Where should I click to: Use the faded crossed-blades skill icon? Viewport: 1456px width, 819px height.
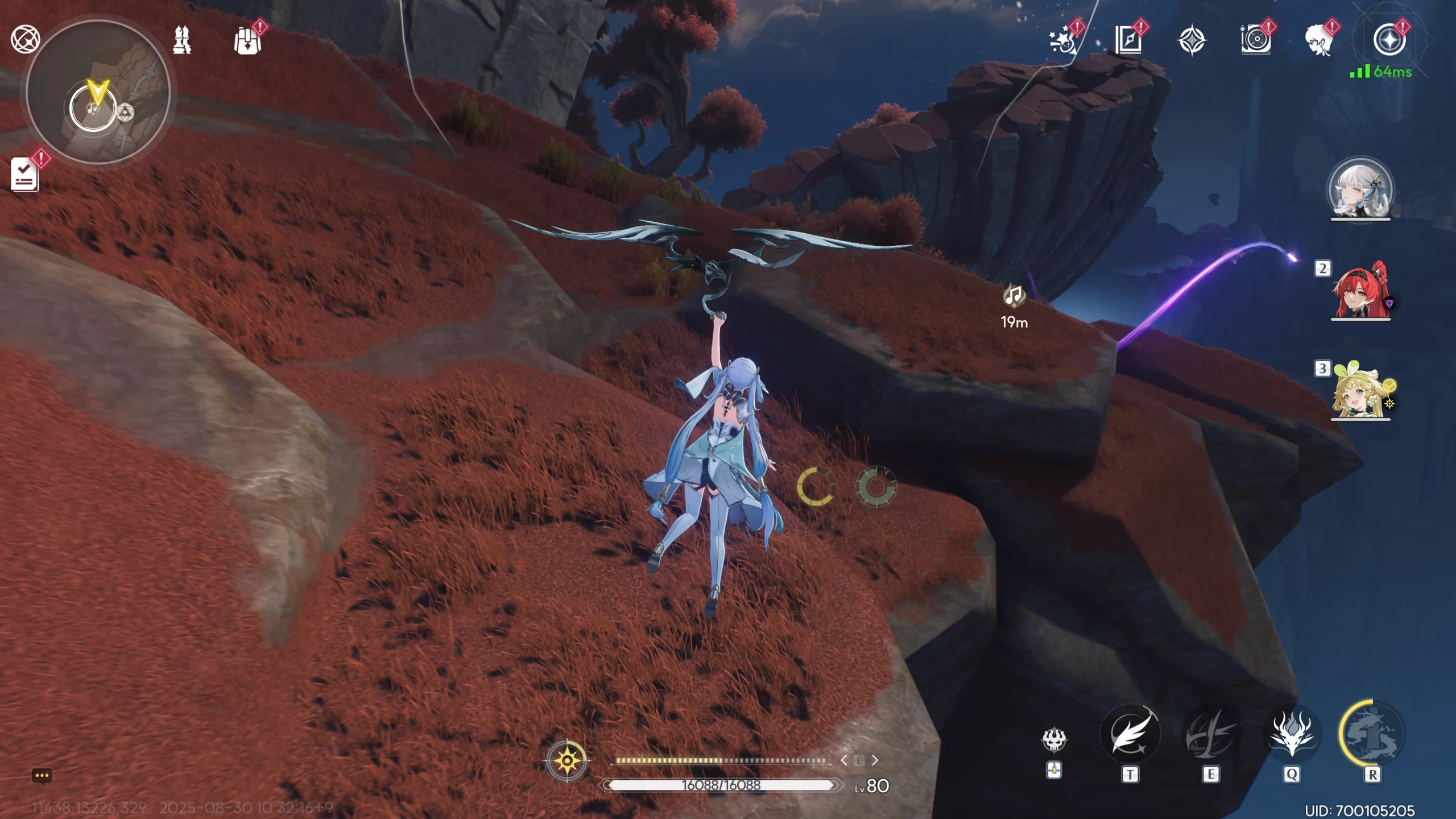pos(1210,734)
